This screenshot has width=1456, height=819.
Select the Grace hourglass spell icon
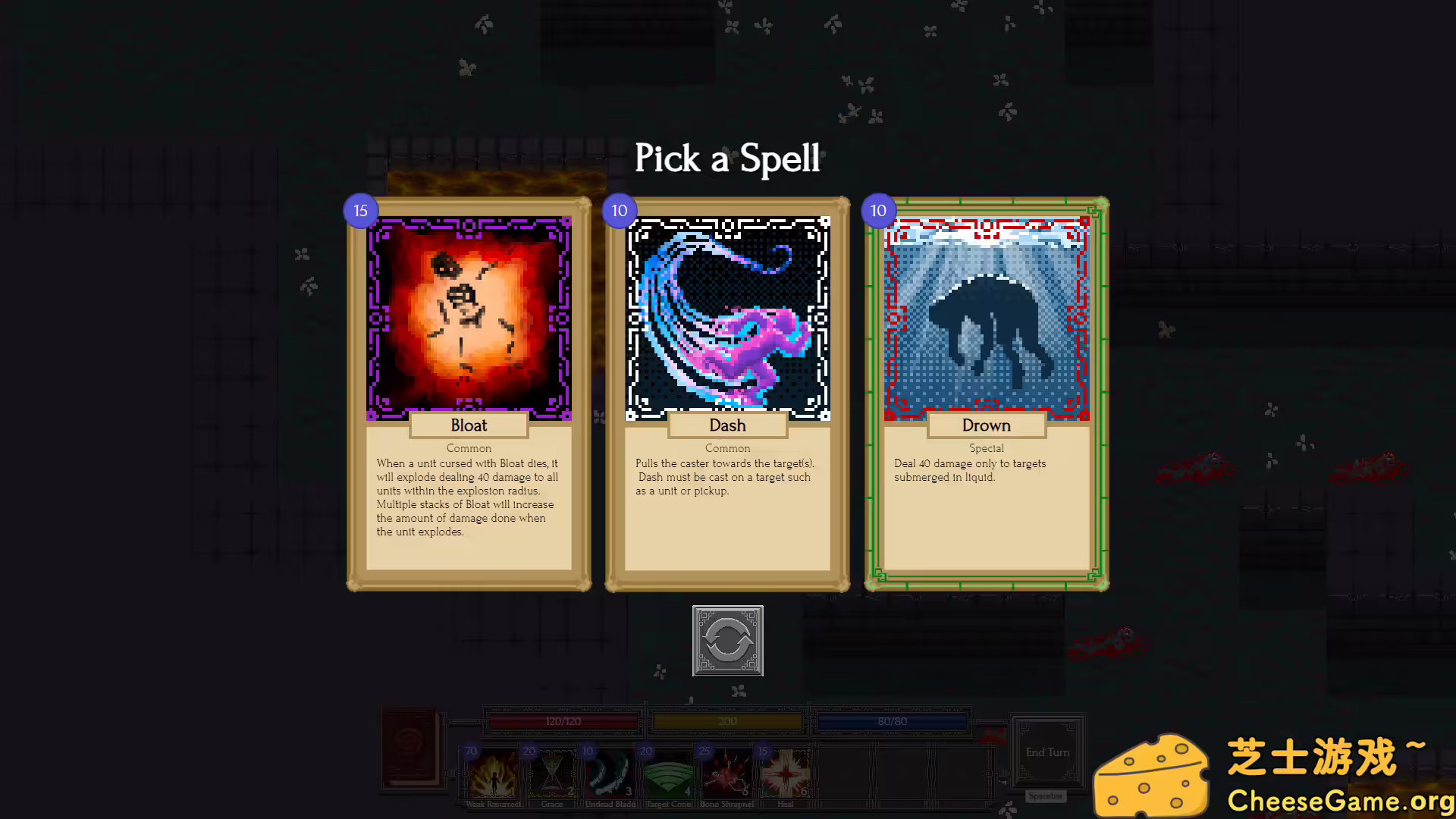[x=552, y=773]
